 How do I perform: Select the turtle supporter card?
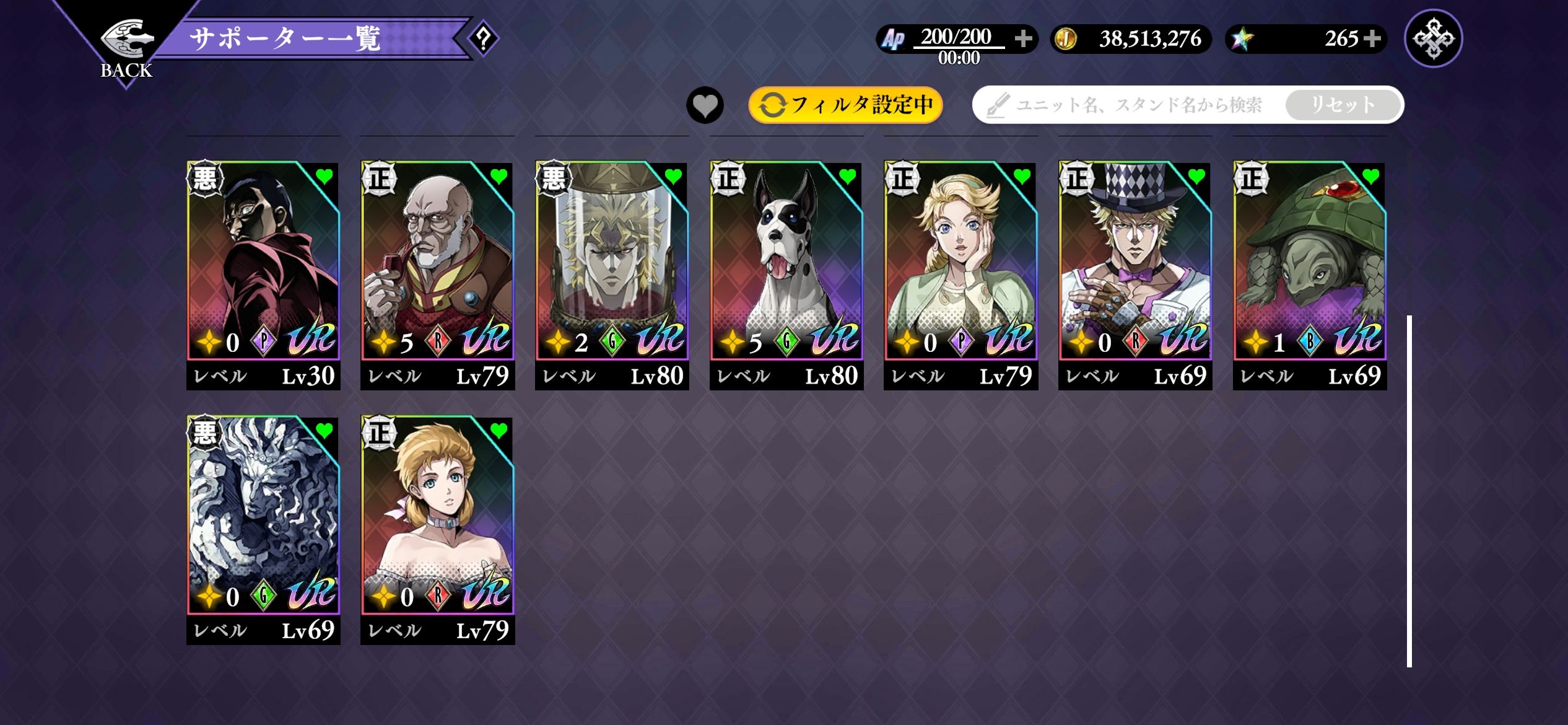point(1310,275)
